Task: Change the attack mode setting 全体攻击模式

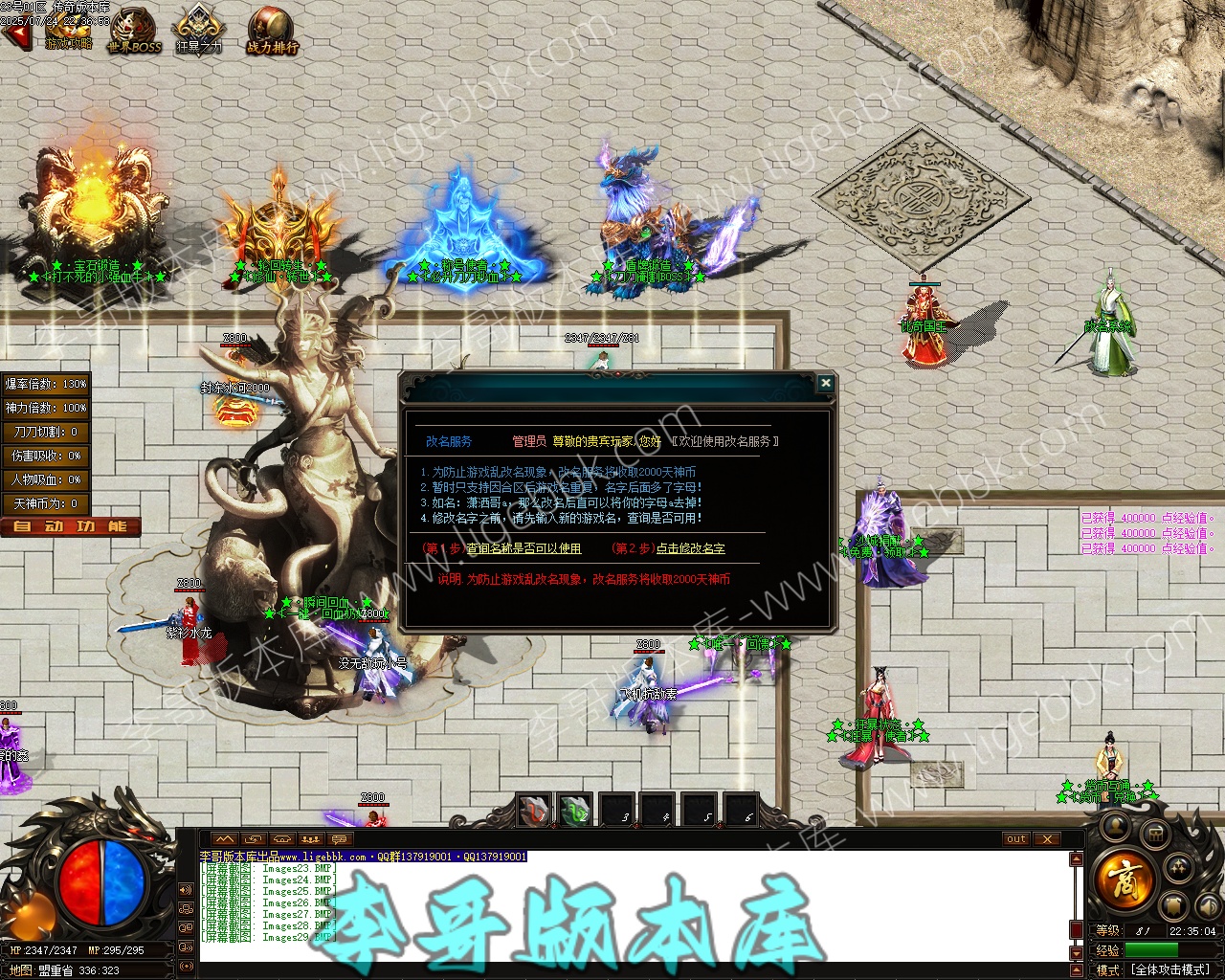Action: click(x=1171, y=969)
